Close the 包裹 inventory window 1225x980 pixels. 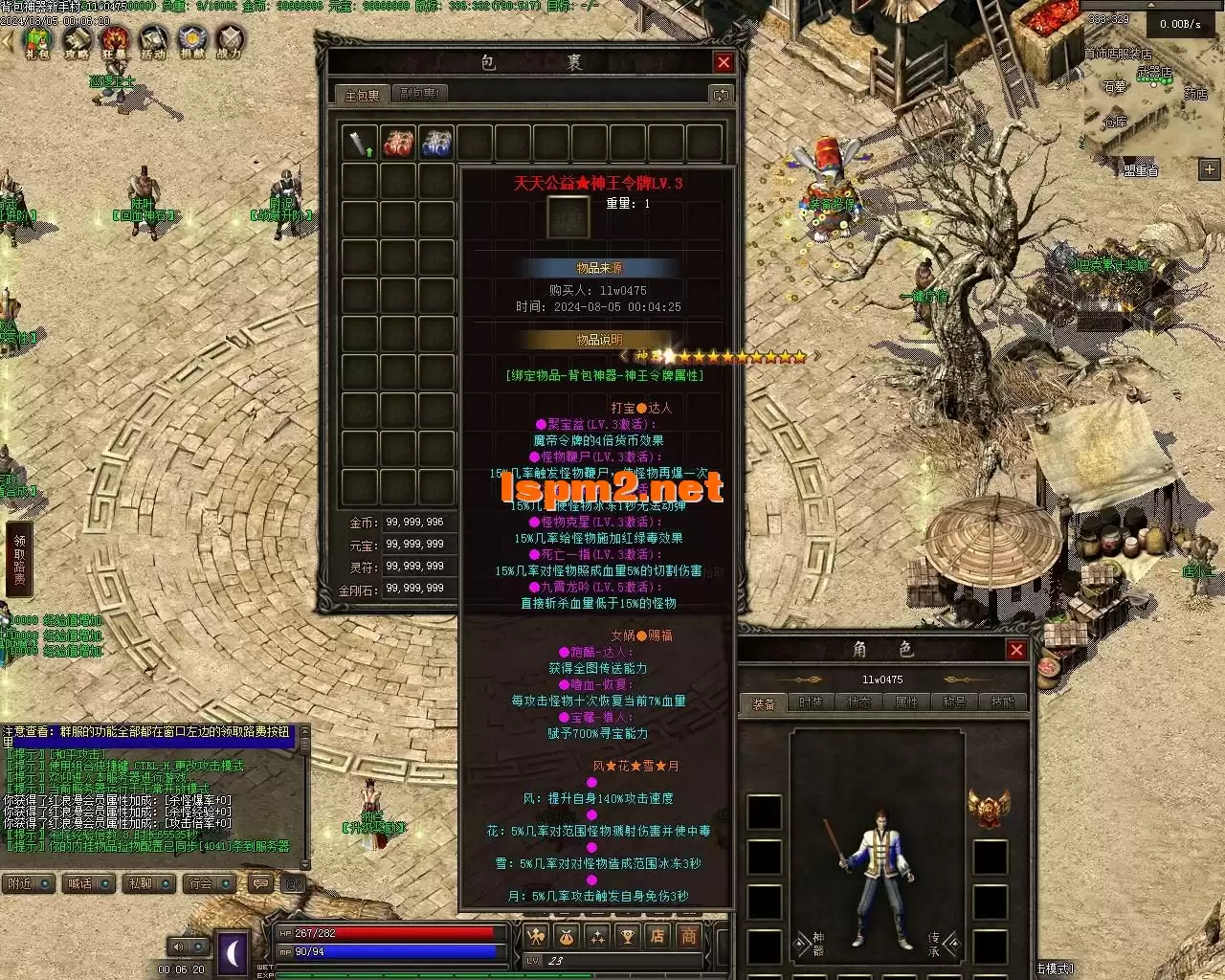724,63
